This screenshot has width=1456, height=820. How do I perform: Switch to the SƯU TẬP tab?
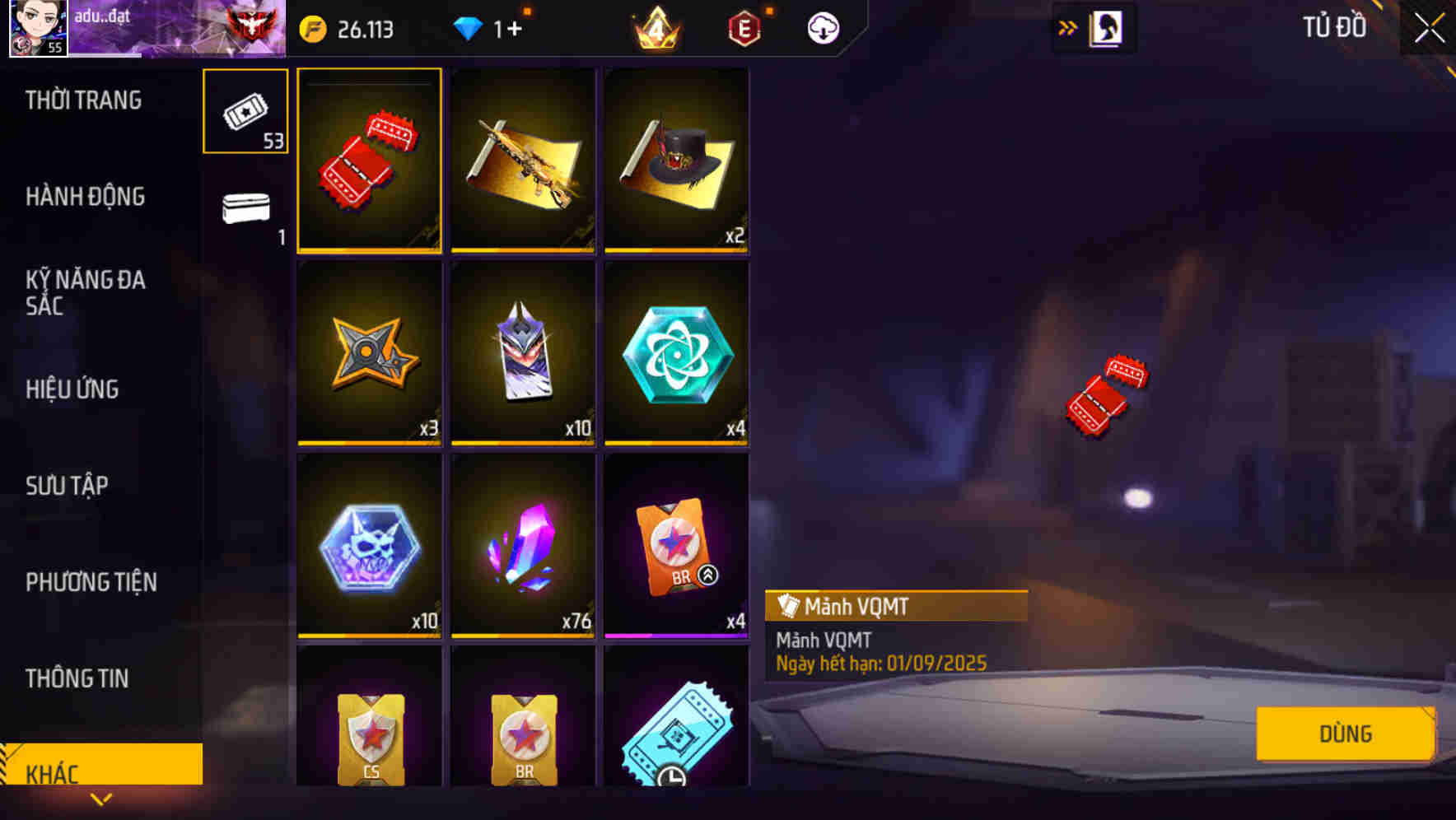pos(68,486)
